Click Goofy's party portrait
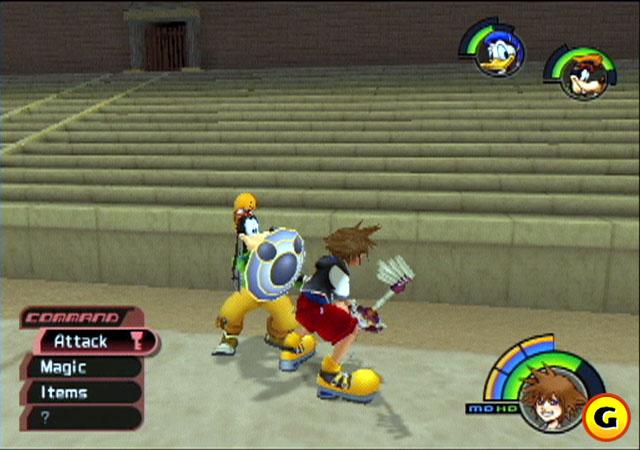Screen dimensions: 640x450 click(580, 76)
